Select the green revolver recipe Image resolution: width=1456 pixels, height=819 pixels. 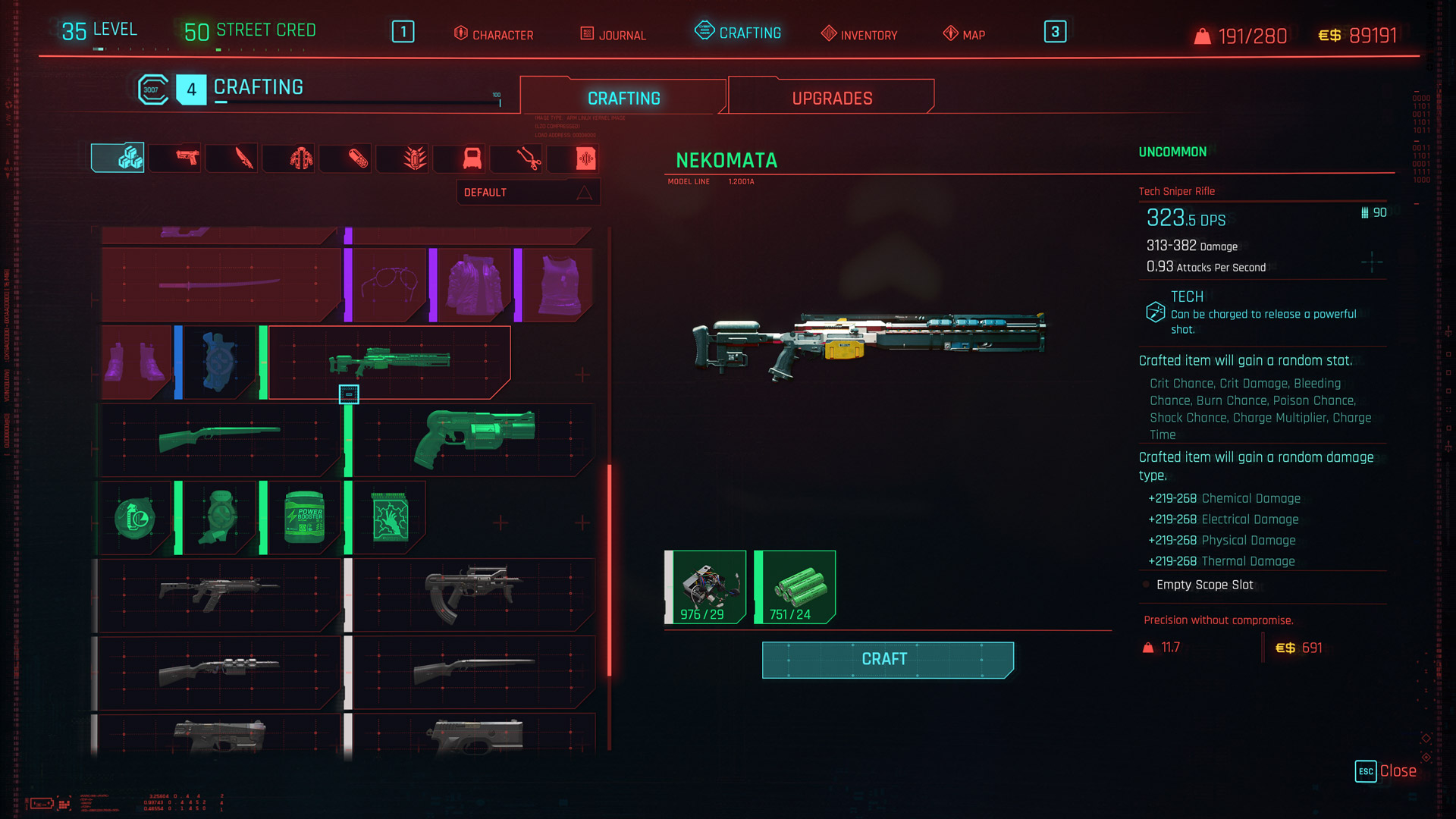point(473,439)
